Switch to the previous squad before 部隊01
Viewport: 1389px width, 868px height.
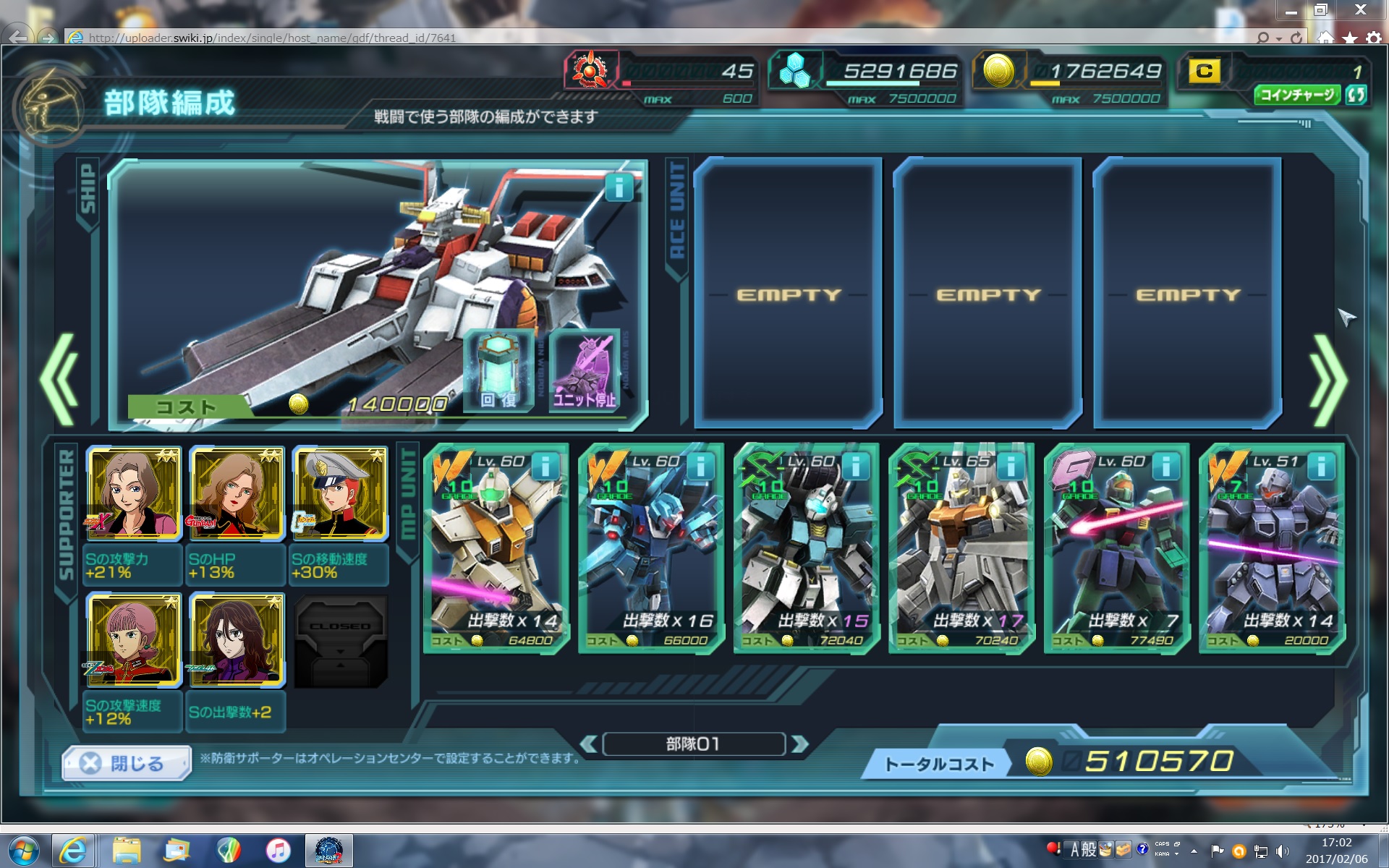tap(589, 744)
